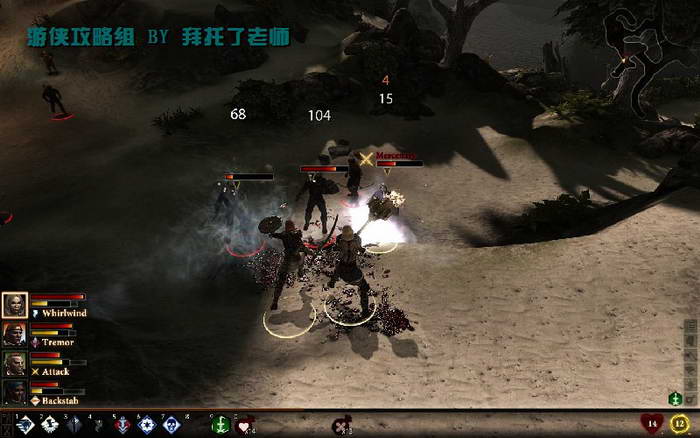Trigger the hotbar ability in slot 5
The width and height of the screenshot is (700, 438).
pyautogui.click(x=123, y=425)
